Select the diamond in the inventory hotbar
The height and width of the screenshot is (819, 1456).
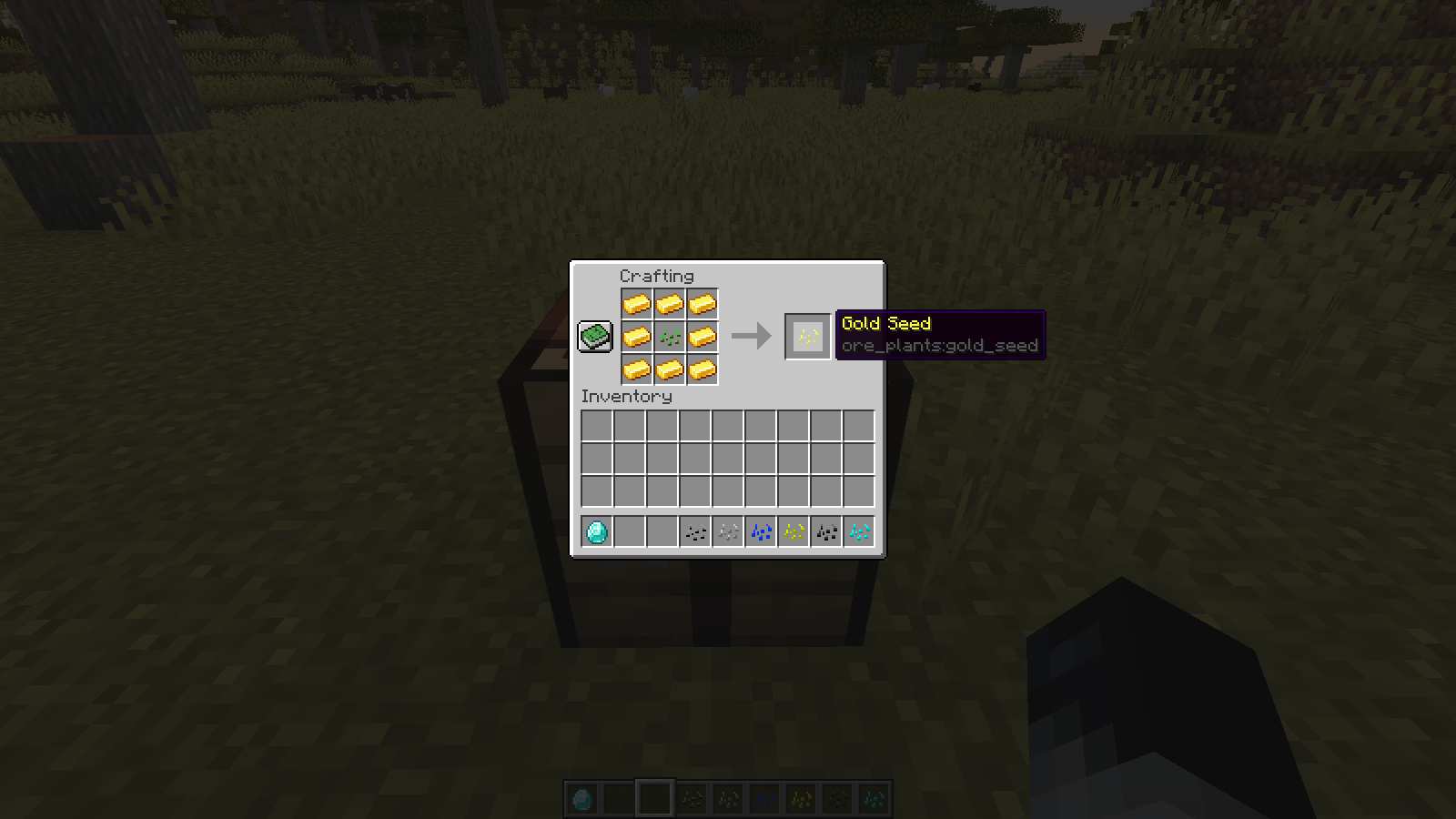tap(597, 531)
